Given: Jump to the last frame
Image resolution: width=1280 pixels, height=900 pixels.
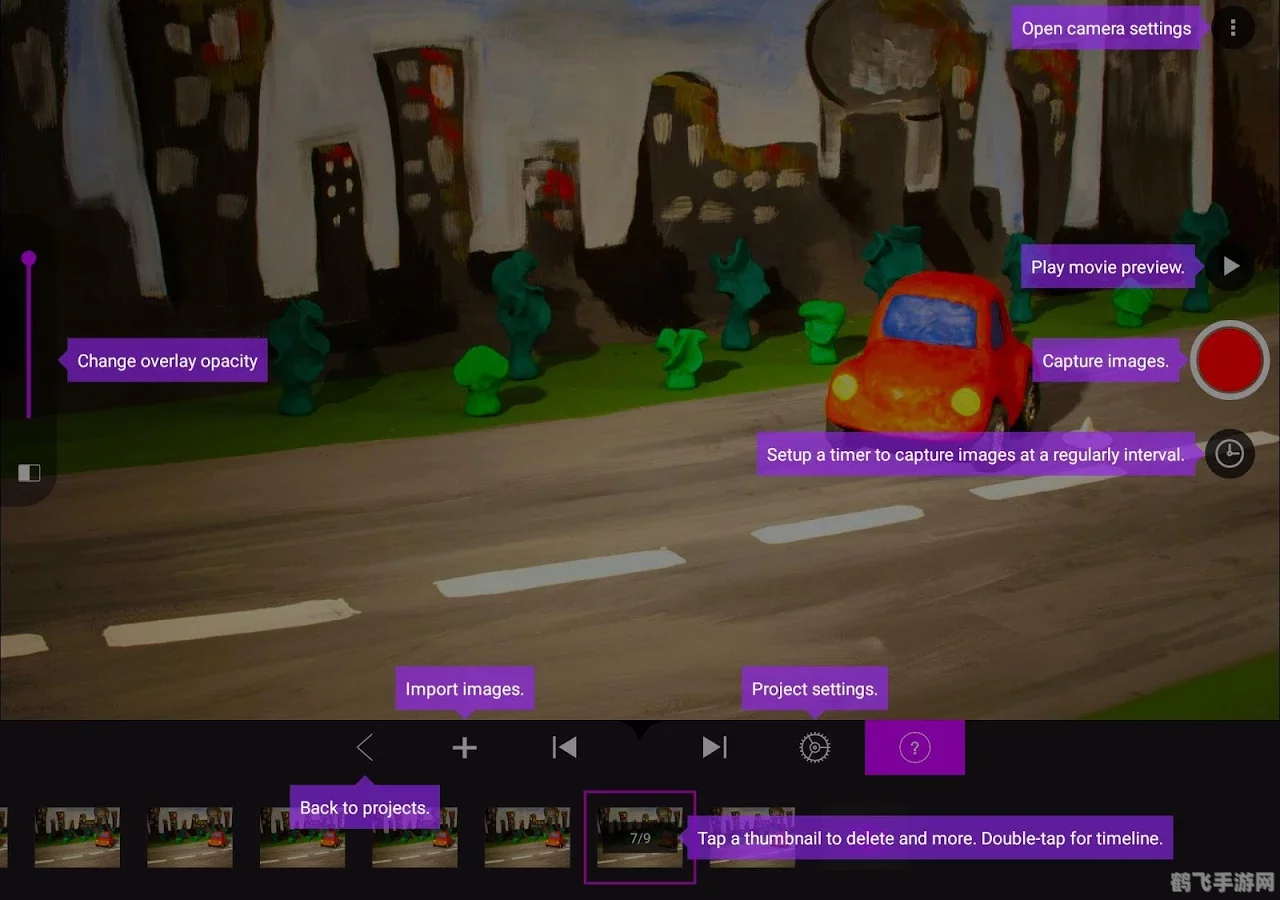Looking at the screenshot, I should (x=714, y=747).
